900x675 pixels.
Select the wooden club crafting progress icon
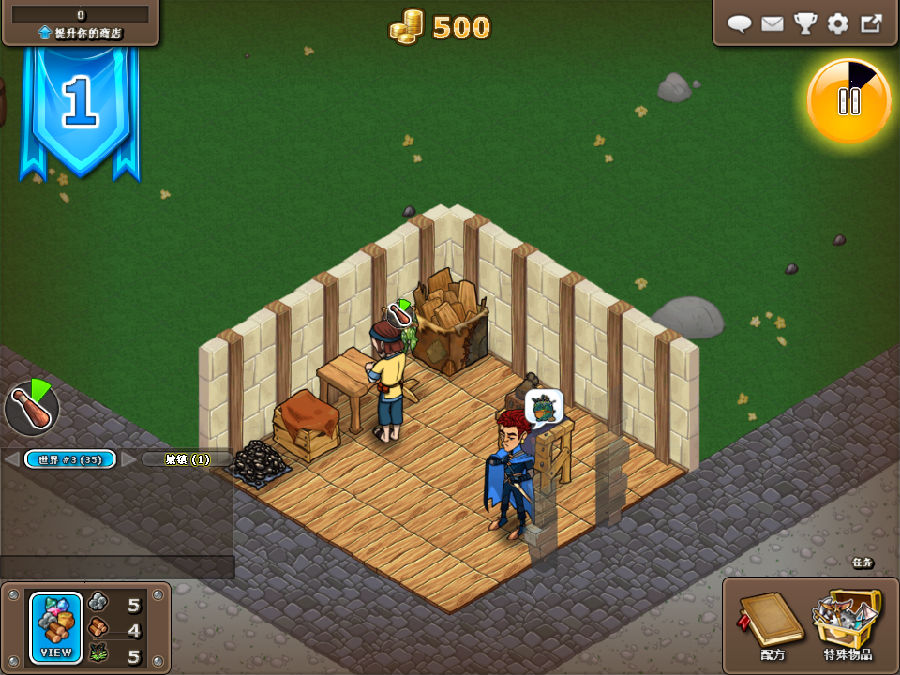pyautogui.click(x=31, y=405)
